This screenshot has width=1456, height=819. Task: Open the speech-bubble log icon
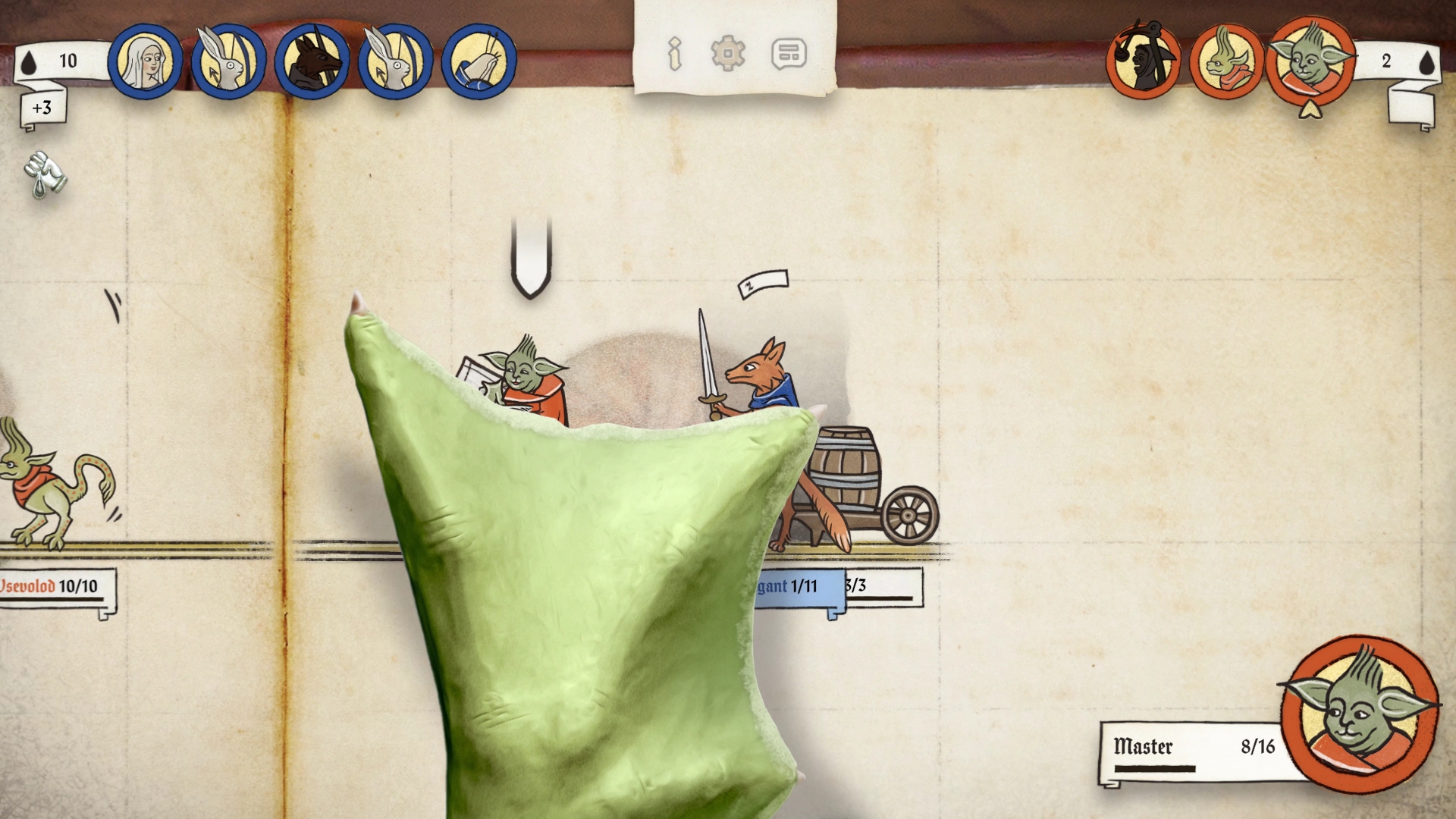tap(789, 54)
